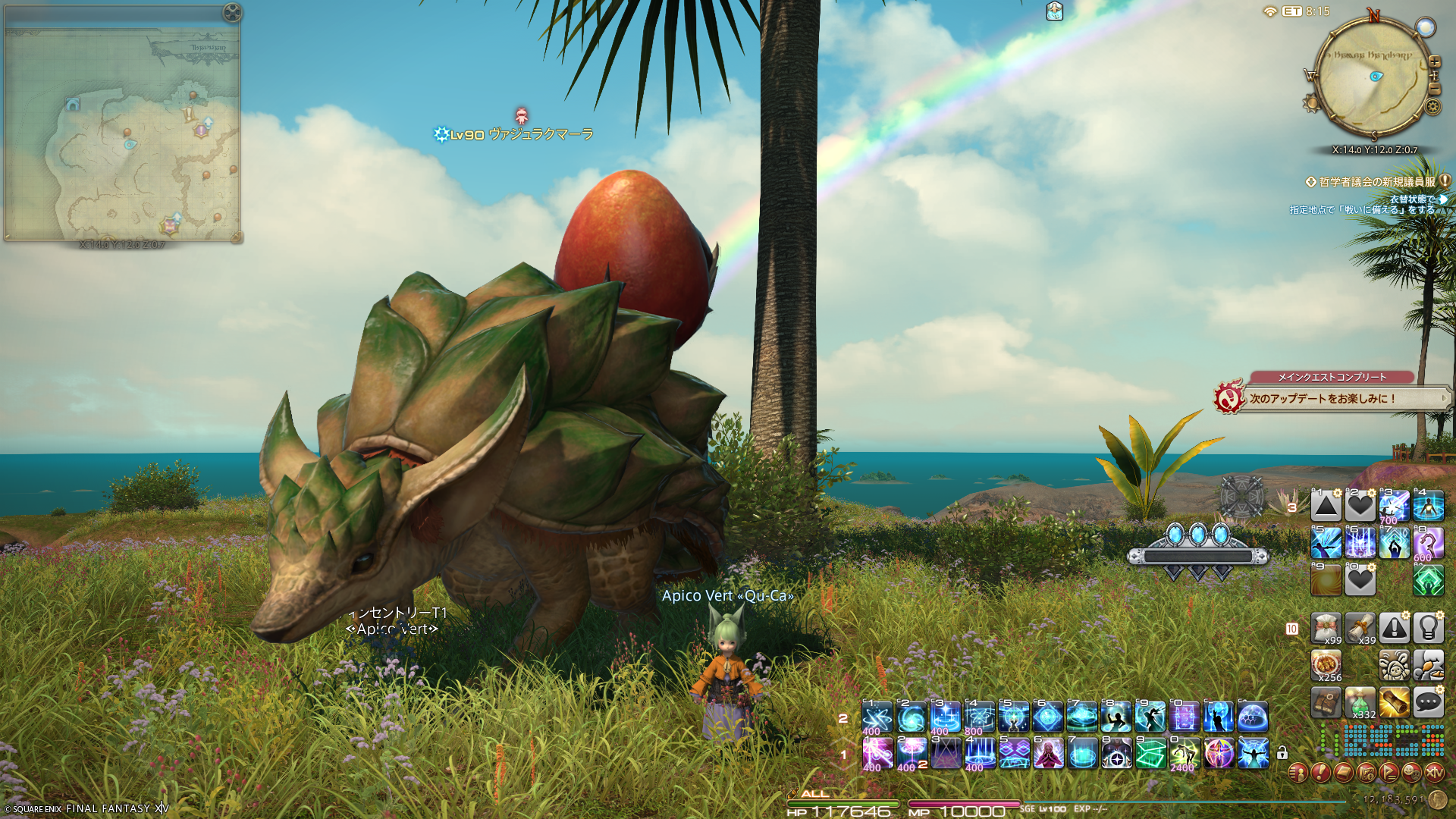
Task: Zoom in the minimap with plus button
Action: tap(1434, 62)
